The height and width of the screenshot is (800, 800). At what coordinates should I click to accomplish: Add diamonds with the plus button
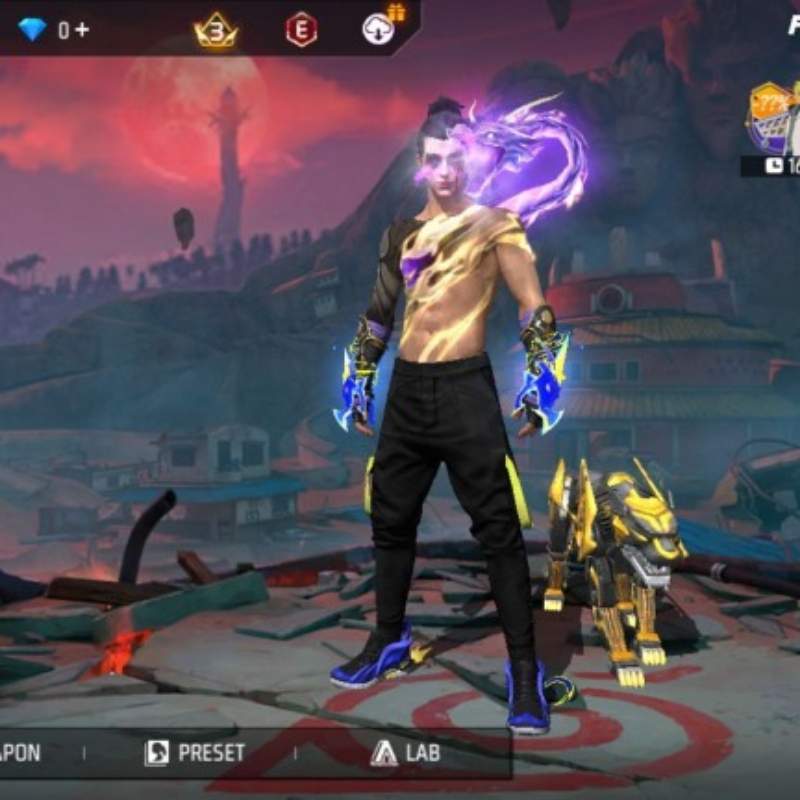[x=81, y=30]
